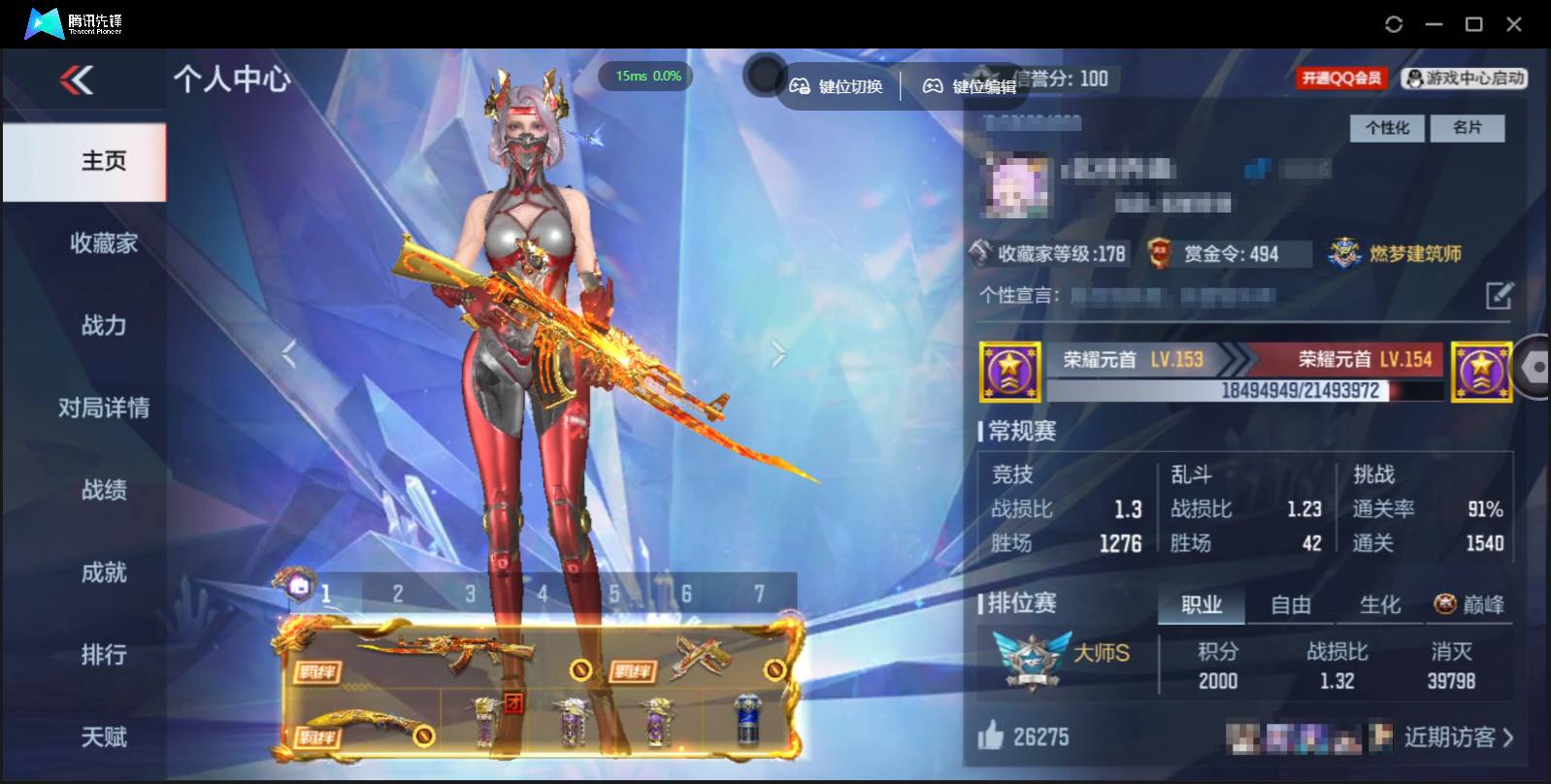Click the 燃梦建筑师 badge icon

[x=1344, y=253]
